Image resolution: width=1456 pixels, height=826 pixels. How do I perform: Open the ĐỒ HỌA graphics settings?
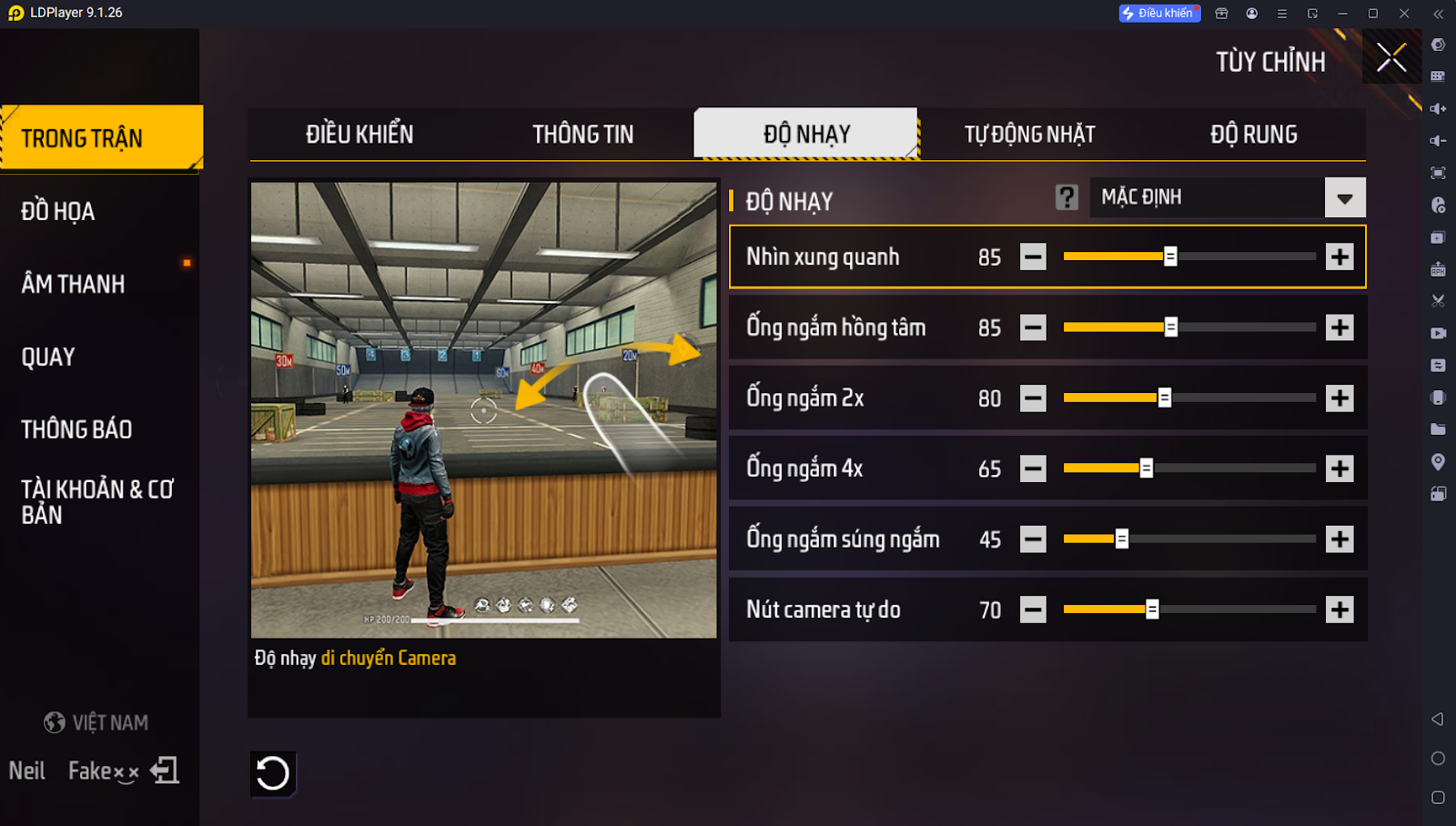tap(58, 211)
